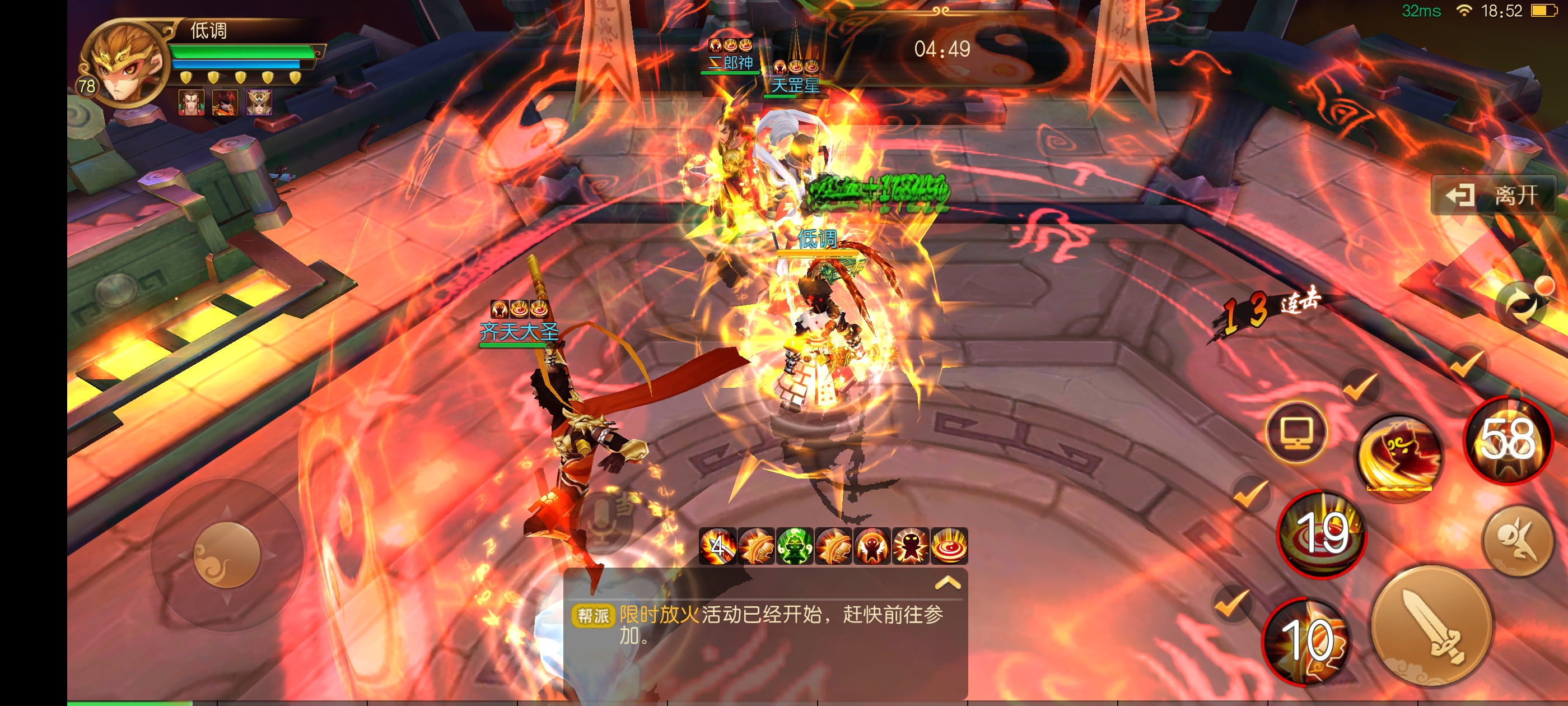1568x706 pixels.
Task: Inspect the winged figure buff icon
Action: coord(872,546)
